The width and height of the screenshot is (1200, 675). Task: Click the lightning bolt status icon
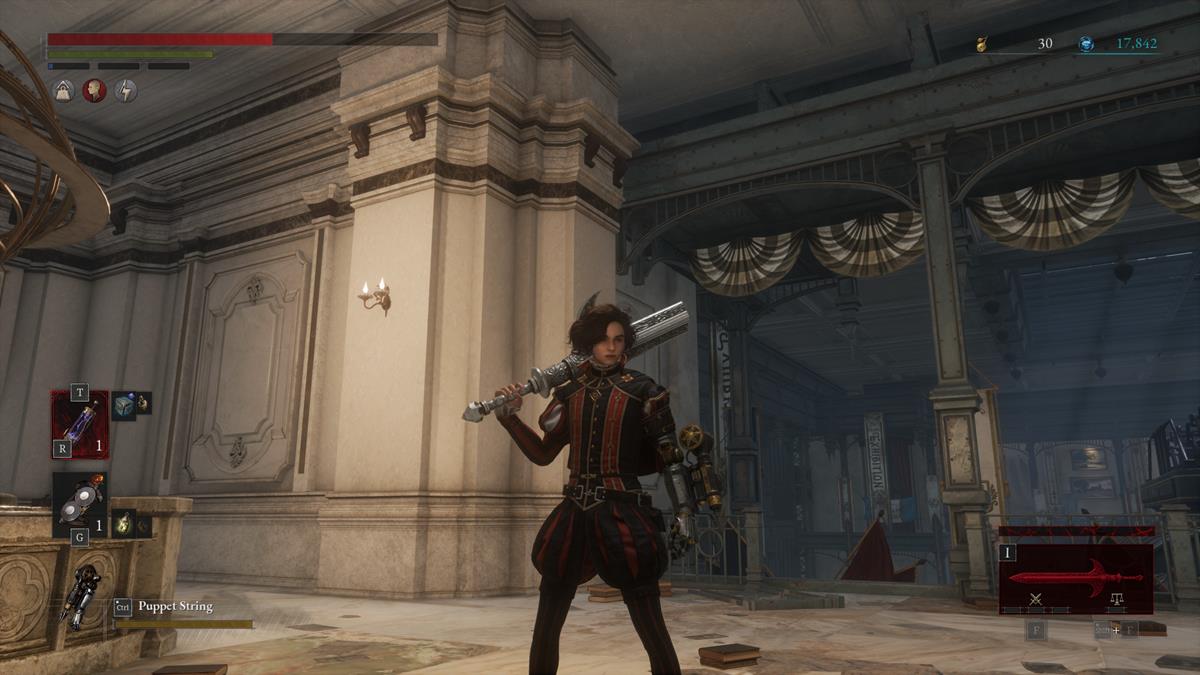[126, 91]
